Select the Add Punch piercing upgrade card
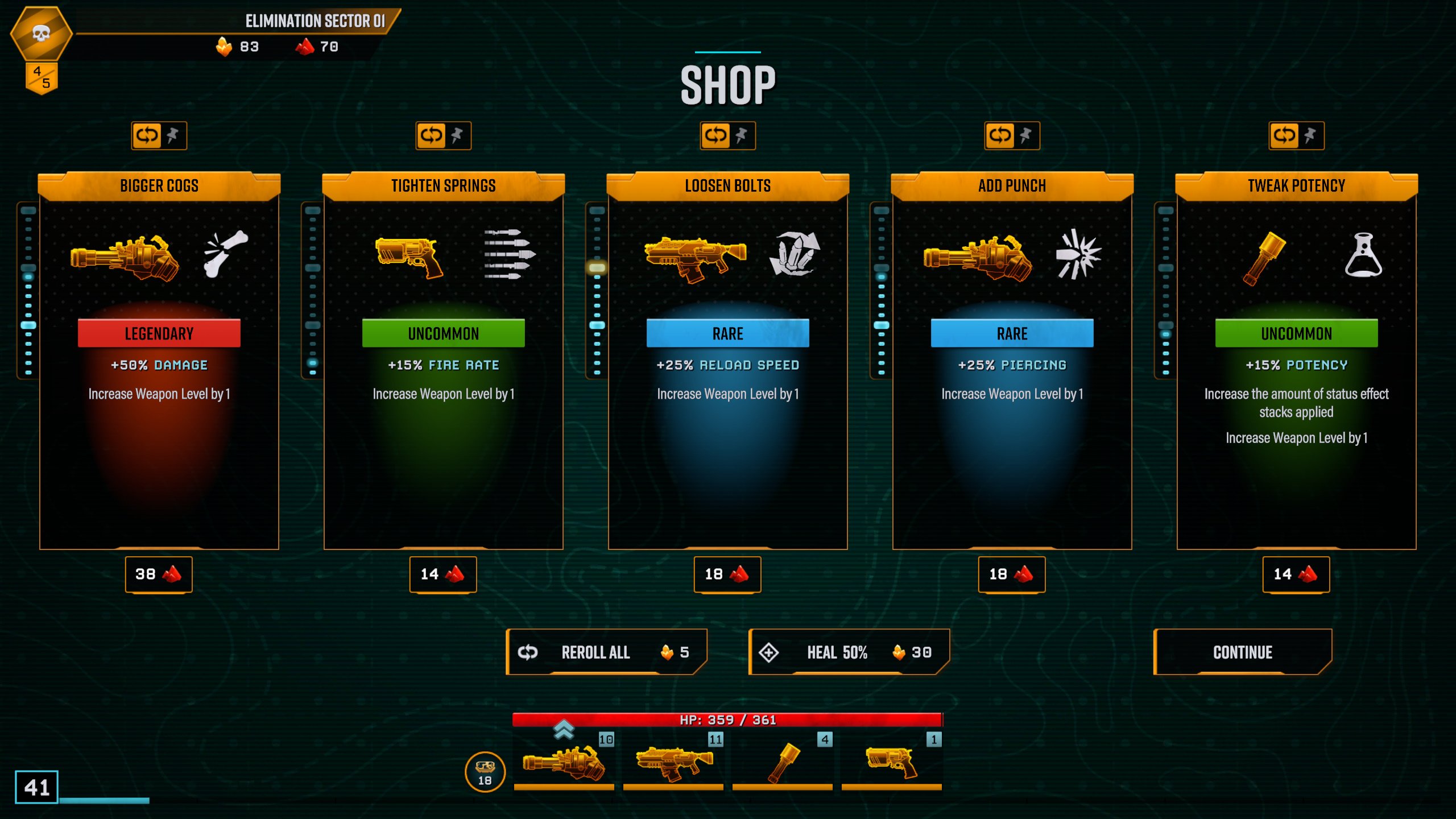This screenshot has height=819, width=1456. click(1012, 364)
